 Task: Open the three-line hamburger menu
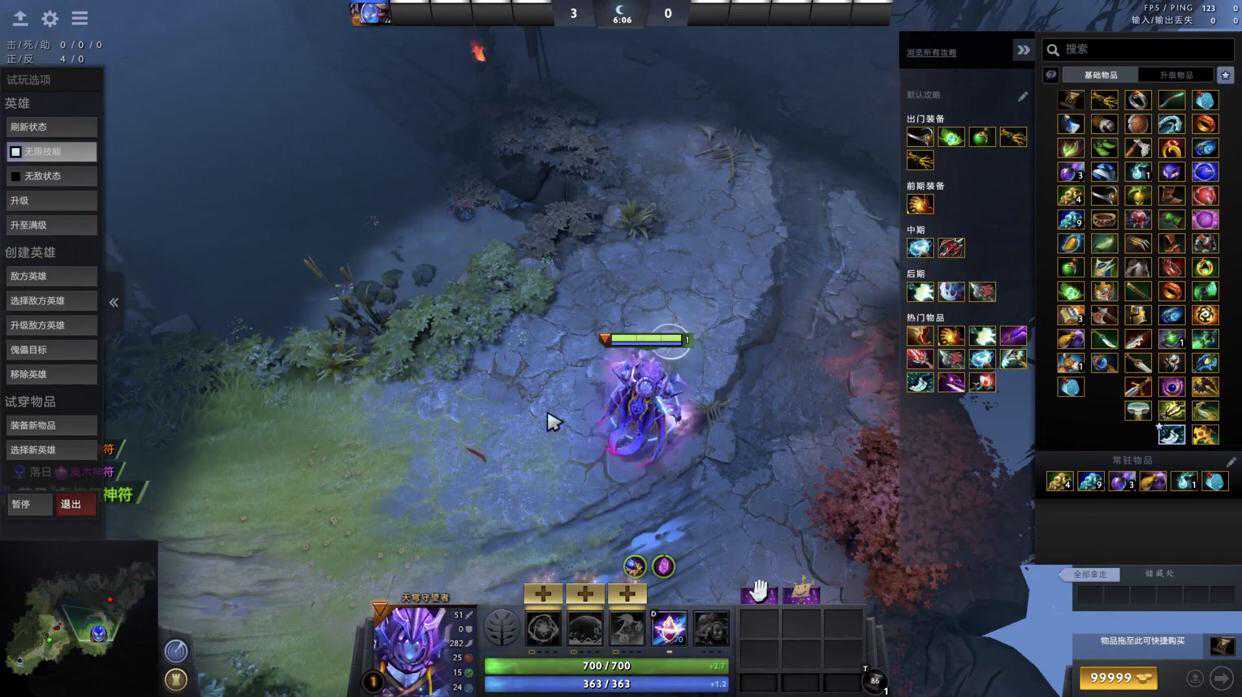[80, 19]
